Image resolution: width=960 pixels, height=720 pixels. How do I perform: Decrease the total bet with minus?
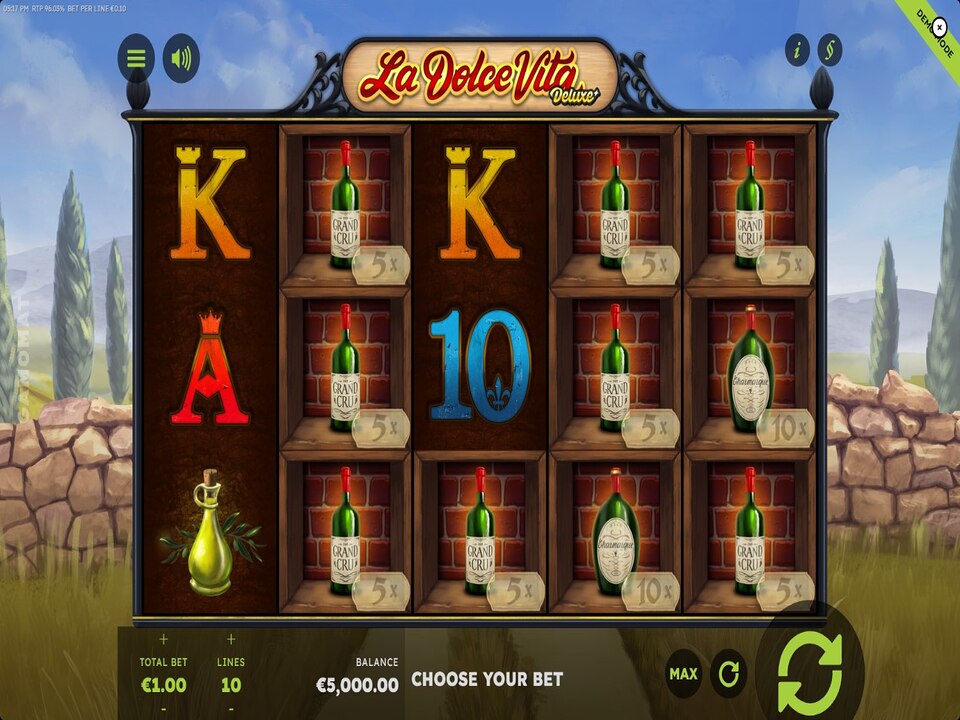point(163,709)
